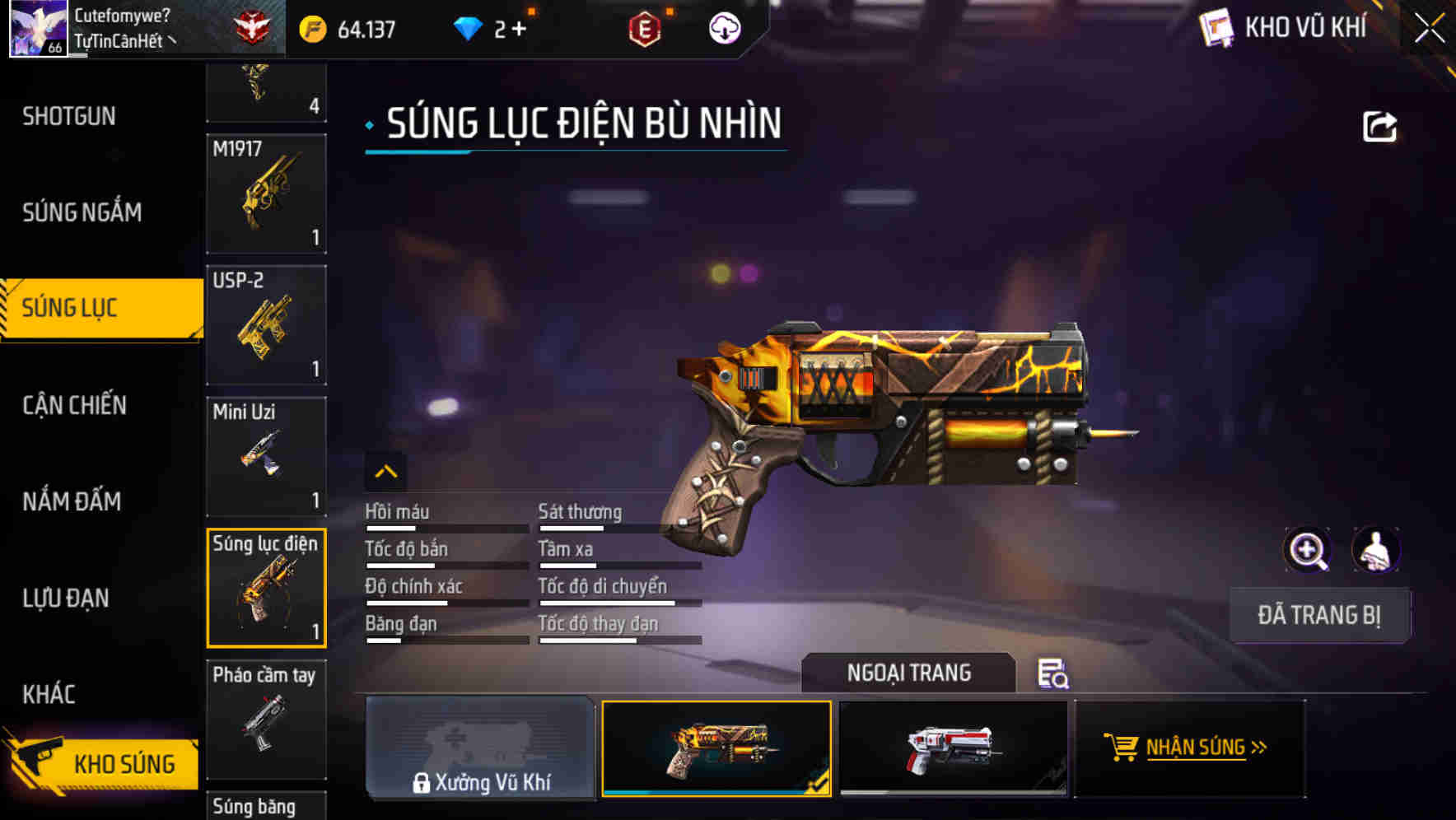Switch to the Ngoại Trang tab
The width and height of the screenshot is (1456, 820).
908,673
